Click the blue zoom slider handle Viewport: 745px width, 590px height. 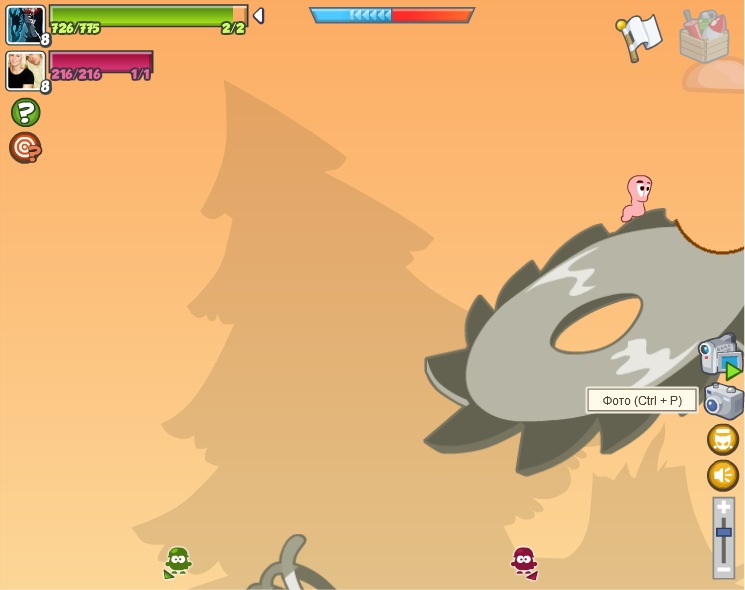click(724, 532)
